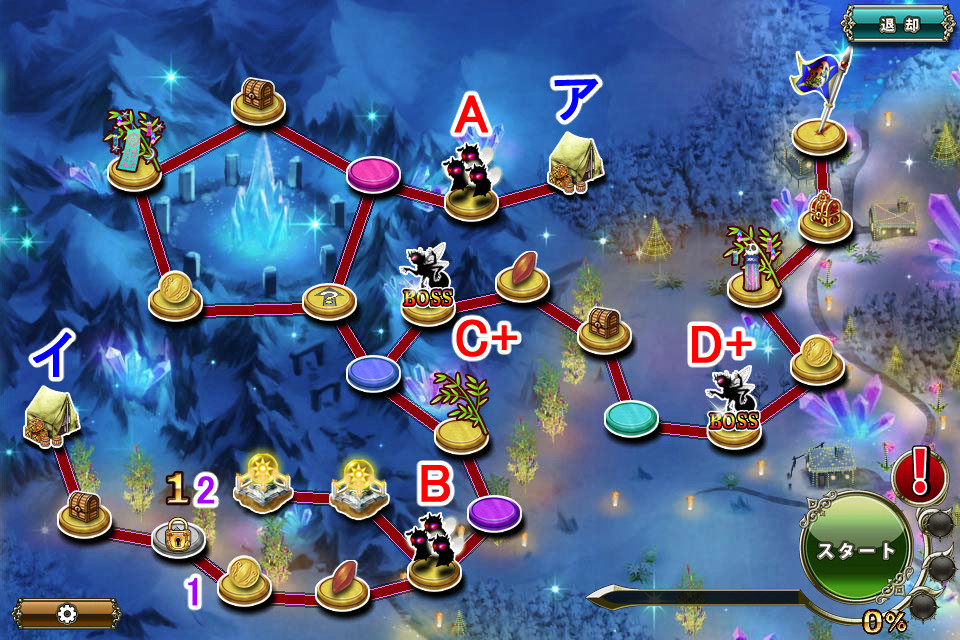Choose the C+ boss node

428,290
